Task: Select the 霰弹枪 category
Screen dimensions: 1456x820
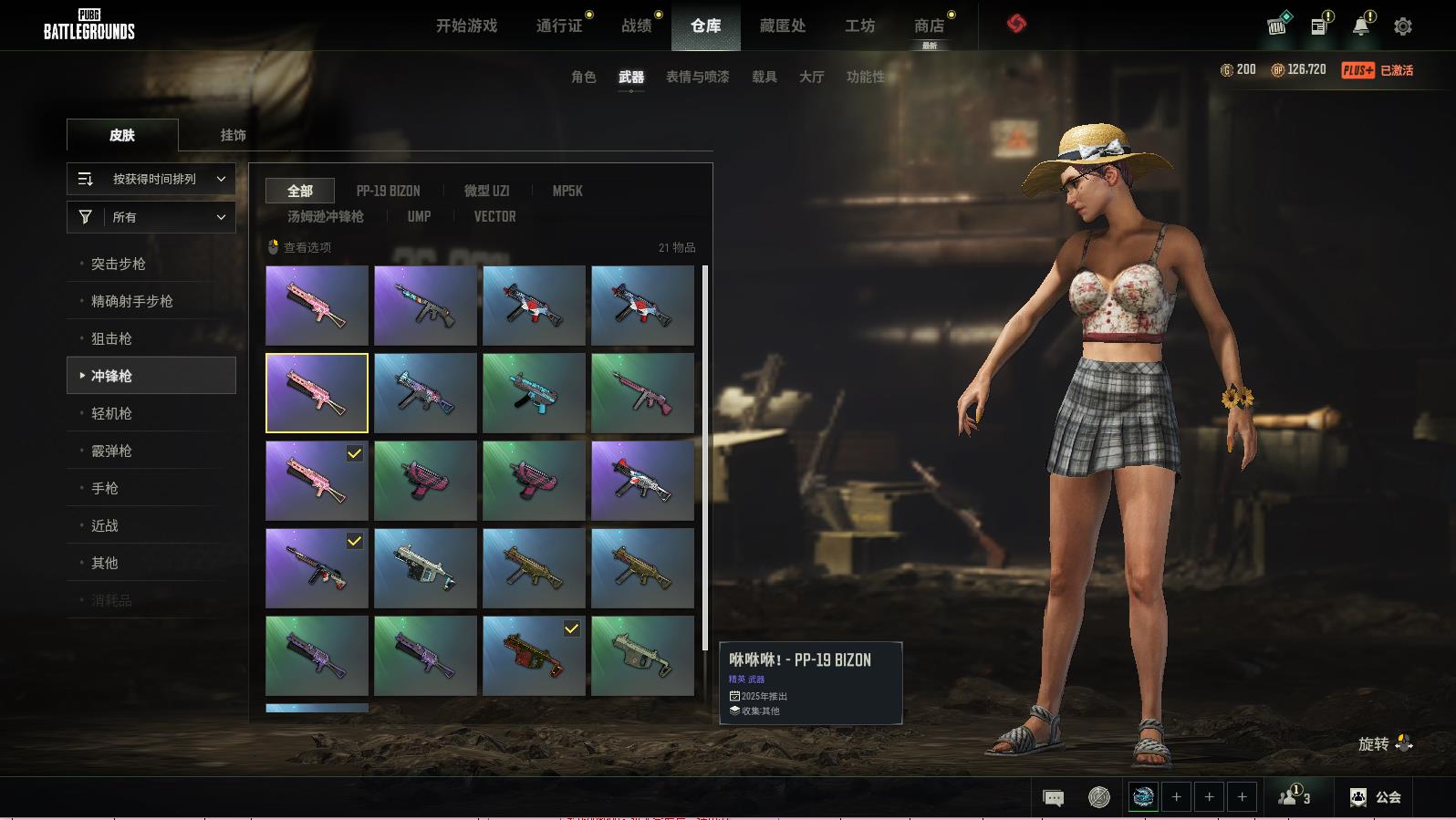Action: (x=111, y=451)
